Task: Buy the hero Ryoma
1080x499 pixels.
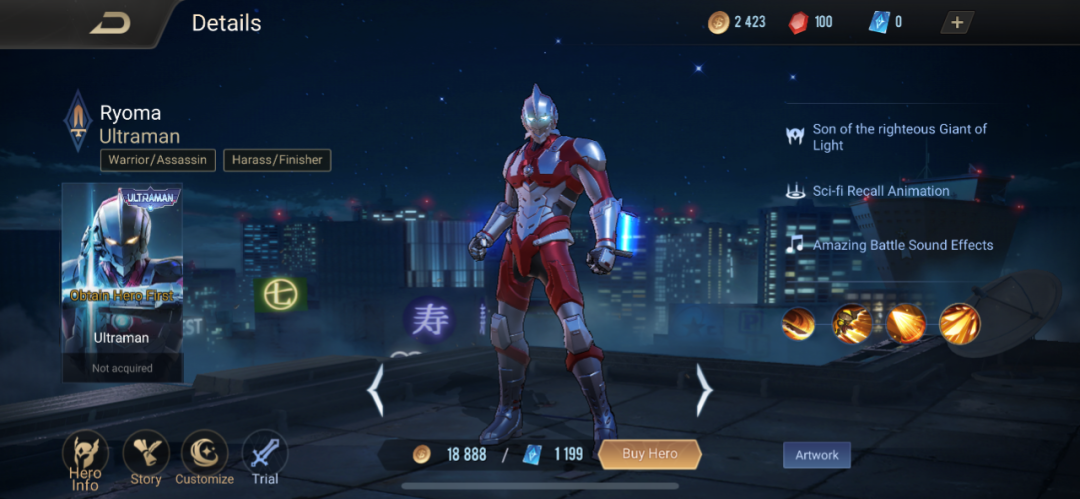Action: [x=649, y=454]
